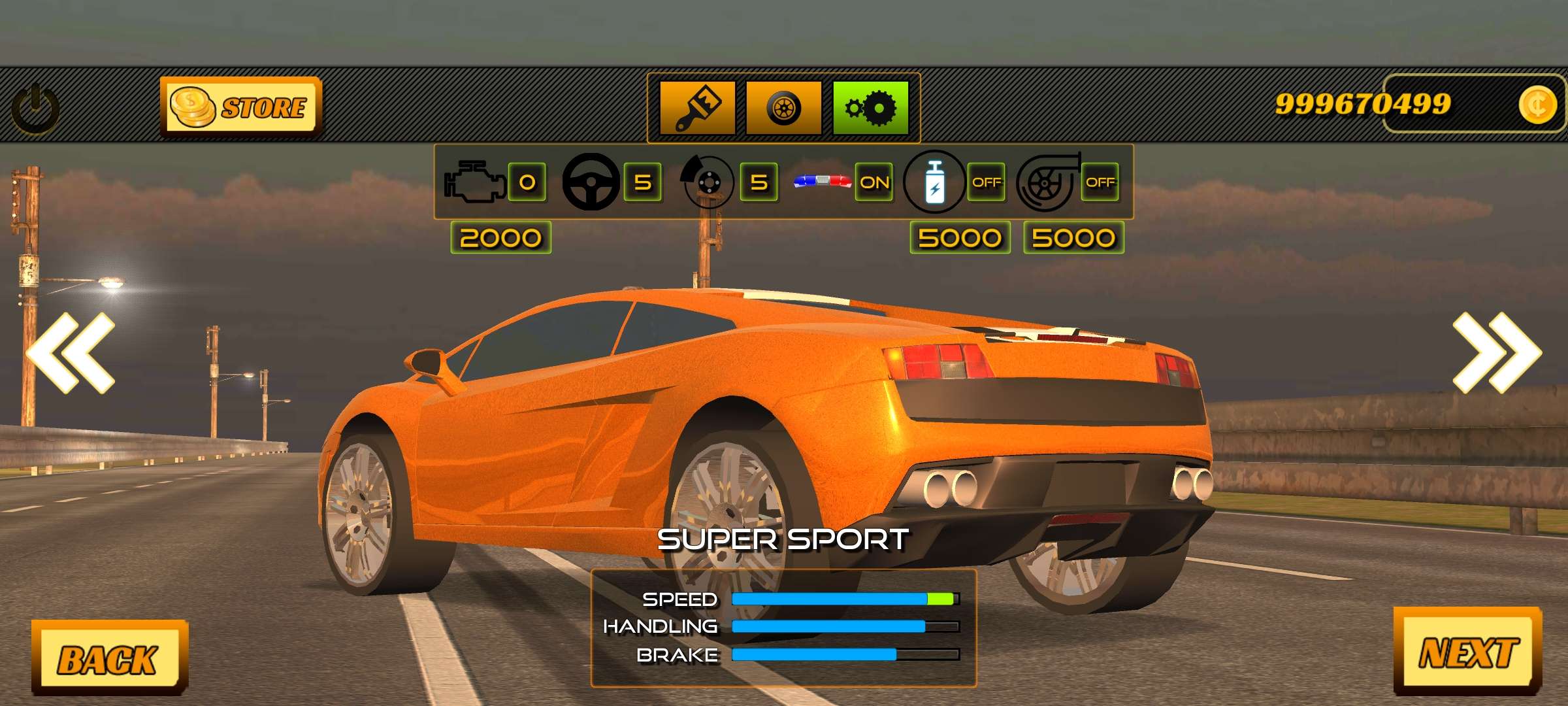This screenshot has width=1568, height=706.
Task: Show the previous car
Action: point(71,353)
